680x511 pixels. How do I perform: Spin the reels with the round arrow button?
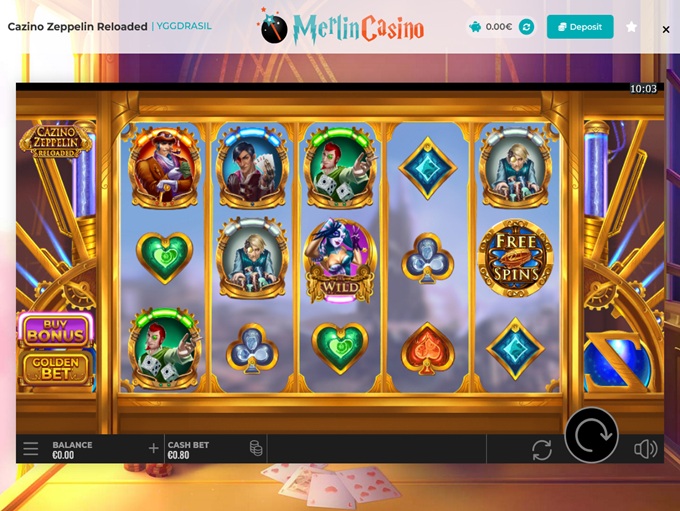[591, 435]
